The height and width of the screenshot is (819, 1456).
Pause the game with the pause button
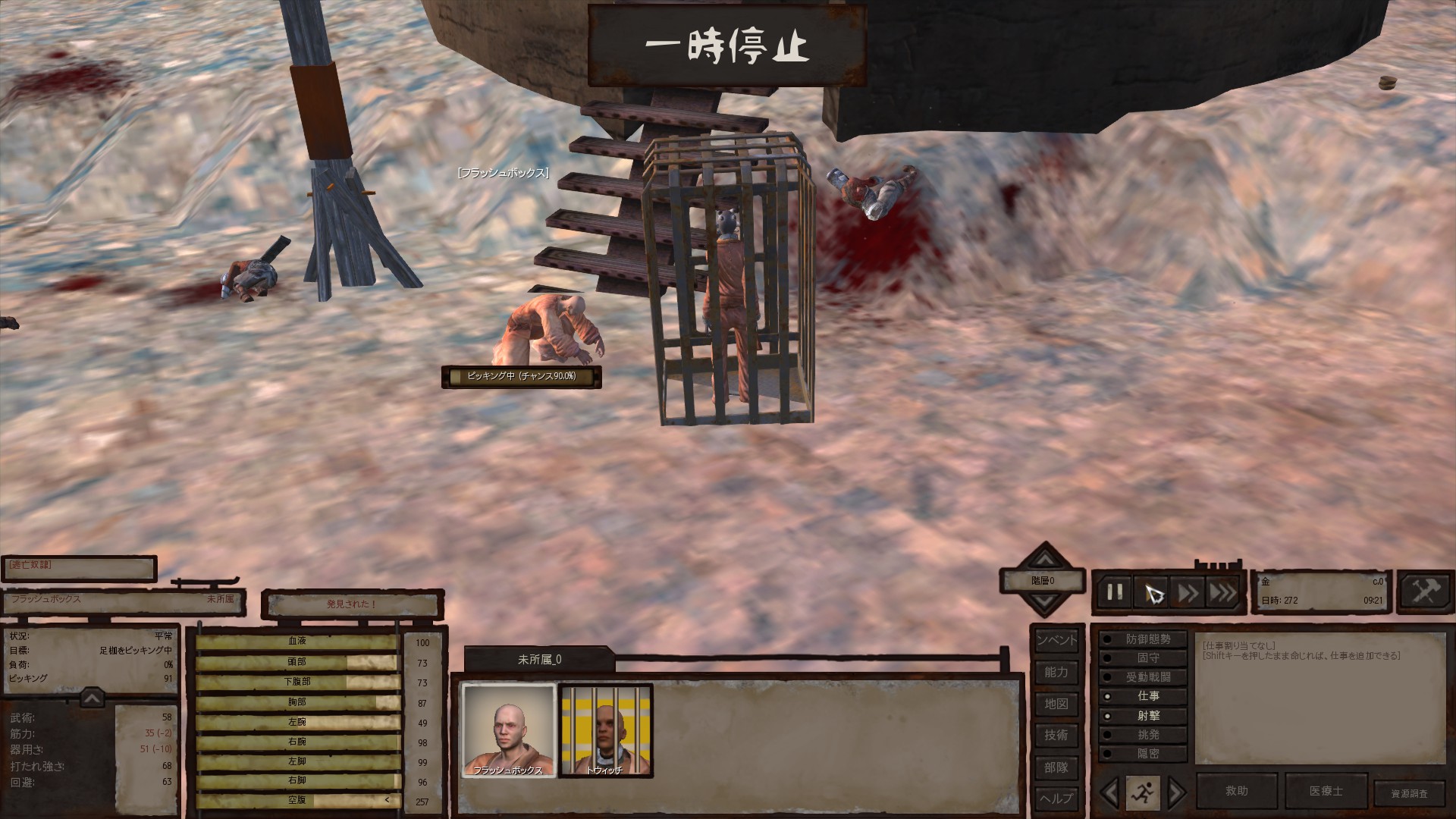click(x=1115, y=592)
